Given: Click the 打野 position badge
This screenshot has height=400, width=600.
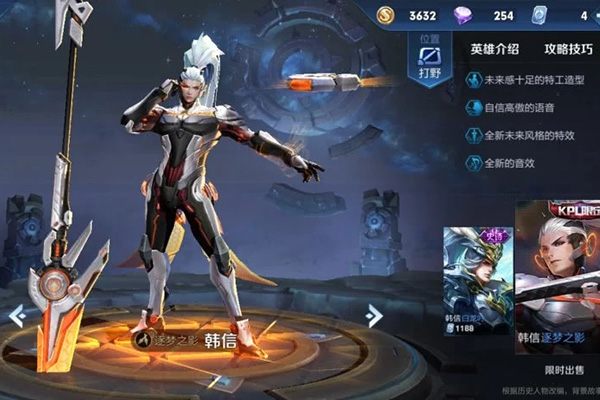Looking at the screenshot, I should [x=430, y=60].
